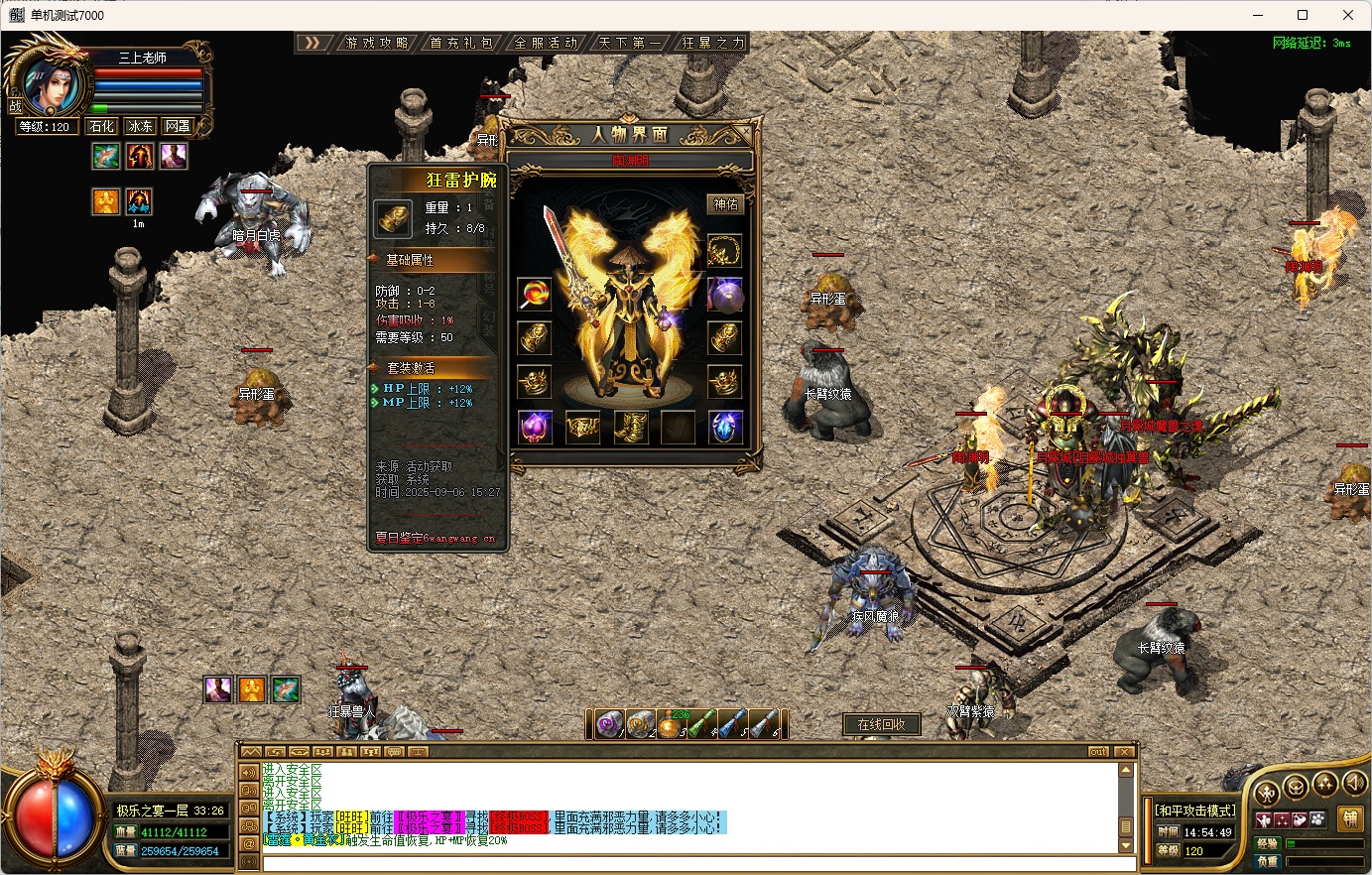Open the 全服活动 top menu
The height and width of the screenshot is (875, 1372).
[546, 43]
